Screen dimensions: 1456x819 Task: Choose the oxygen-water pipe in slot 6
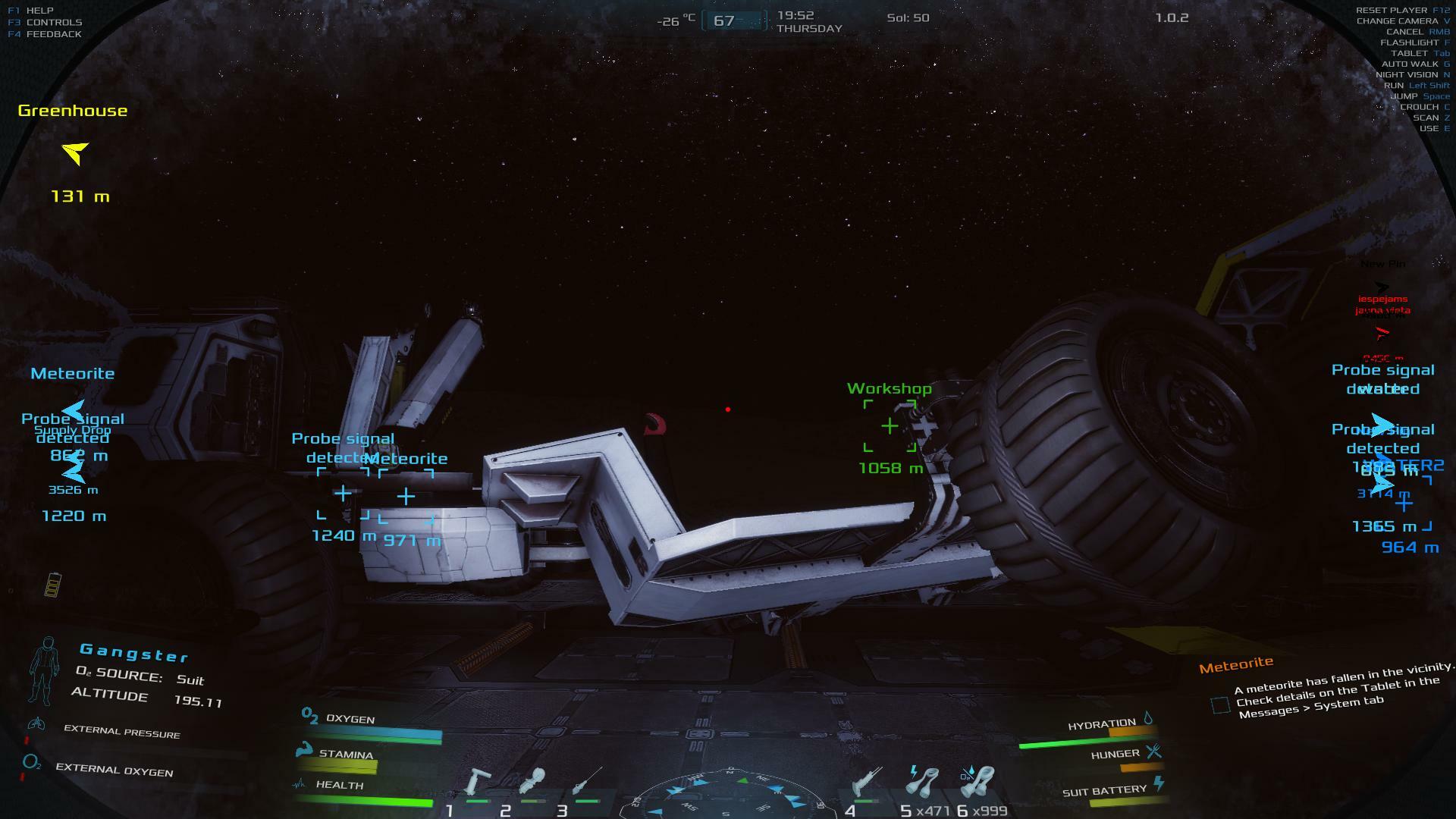977,782
